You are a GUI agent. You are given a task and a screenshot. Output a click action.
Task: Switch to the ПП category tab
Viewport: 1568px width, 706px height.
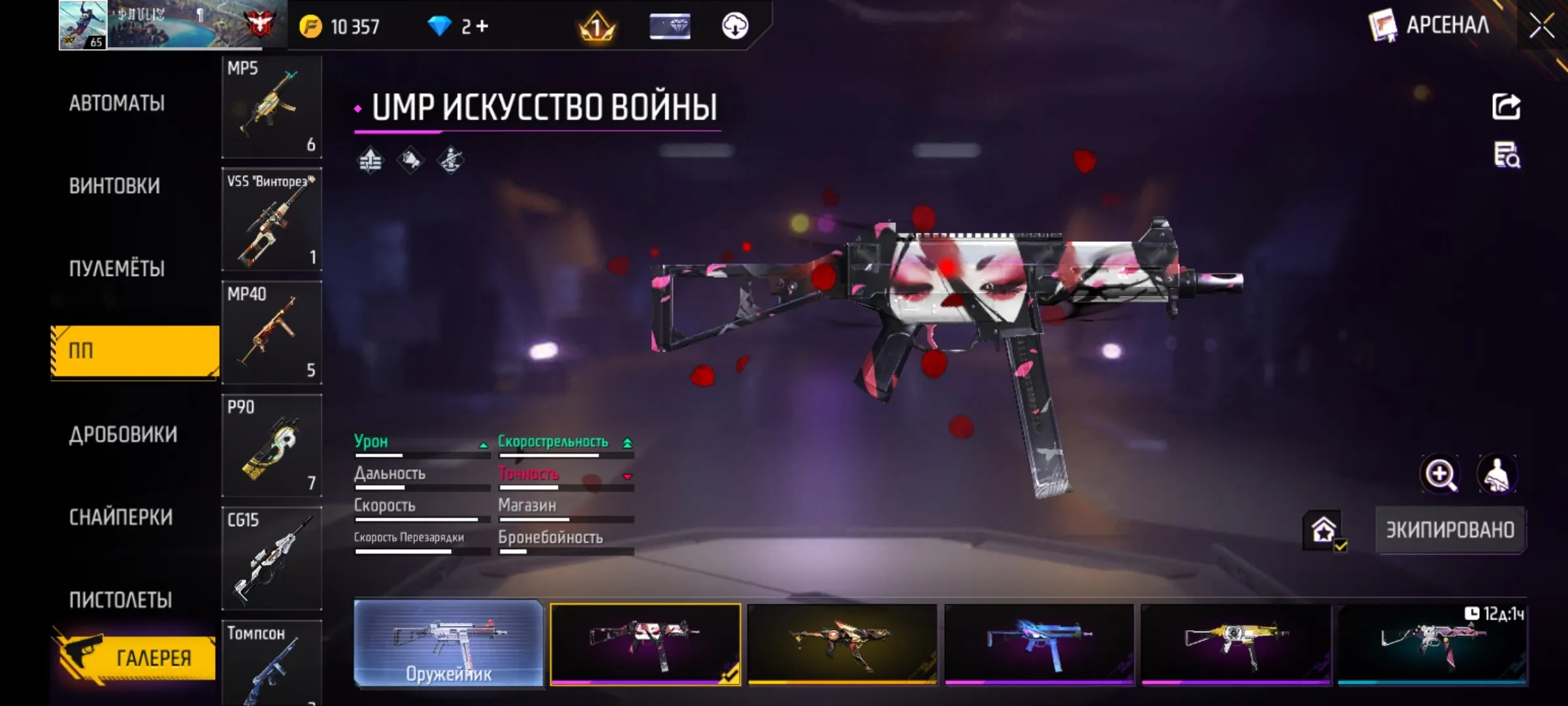click(x=131, y=351)
